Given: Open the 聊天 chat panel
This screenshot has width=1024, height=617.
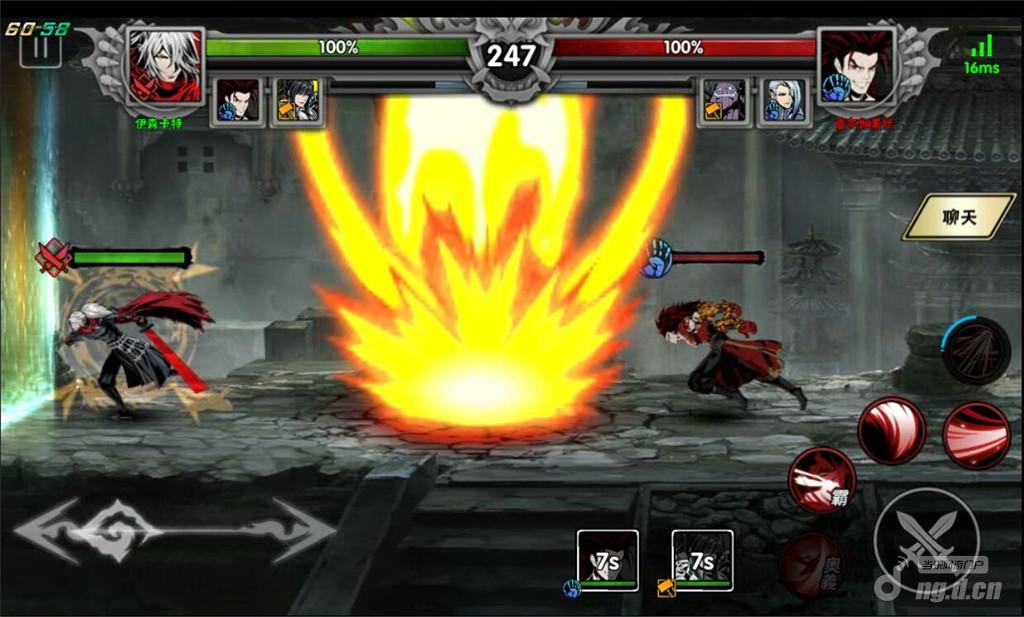Looking at the screenshot, I should 958,217.
